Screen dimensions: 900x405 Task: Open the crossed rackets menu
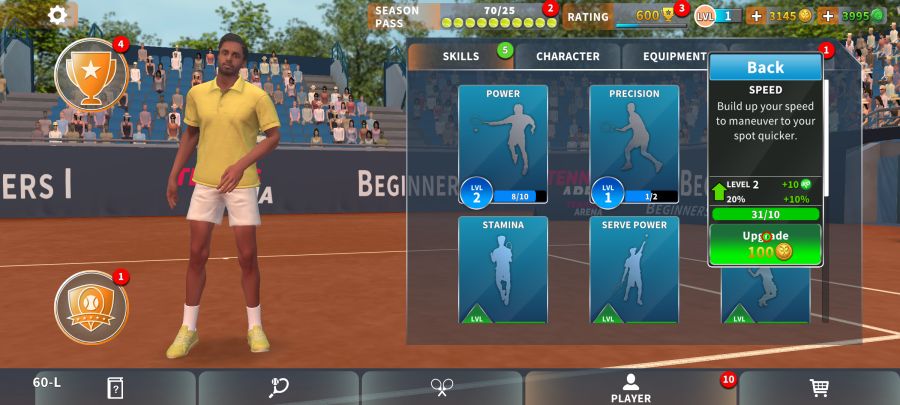442,388
